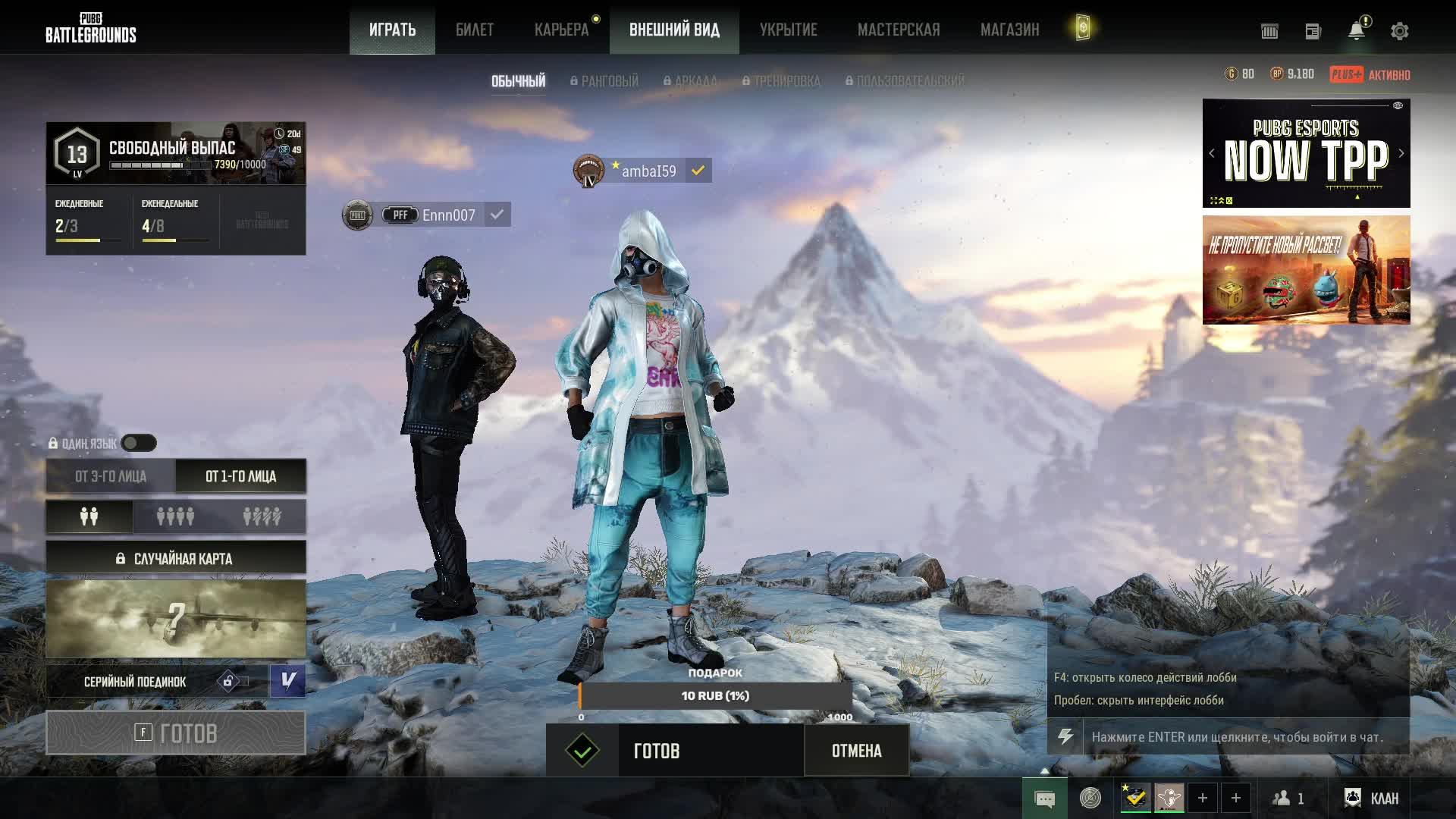
Task: Open the Билет (Pass) tab
Action: tap(474, 30)
